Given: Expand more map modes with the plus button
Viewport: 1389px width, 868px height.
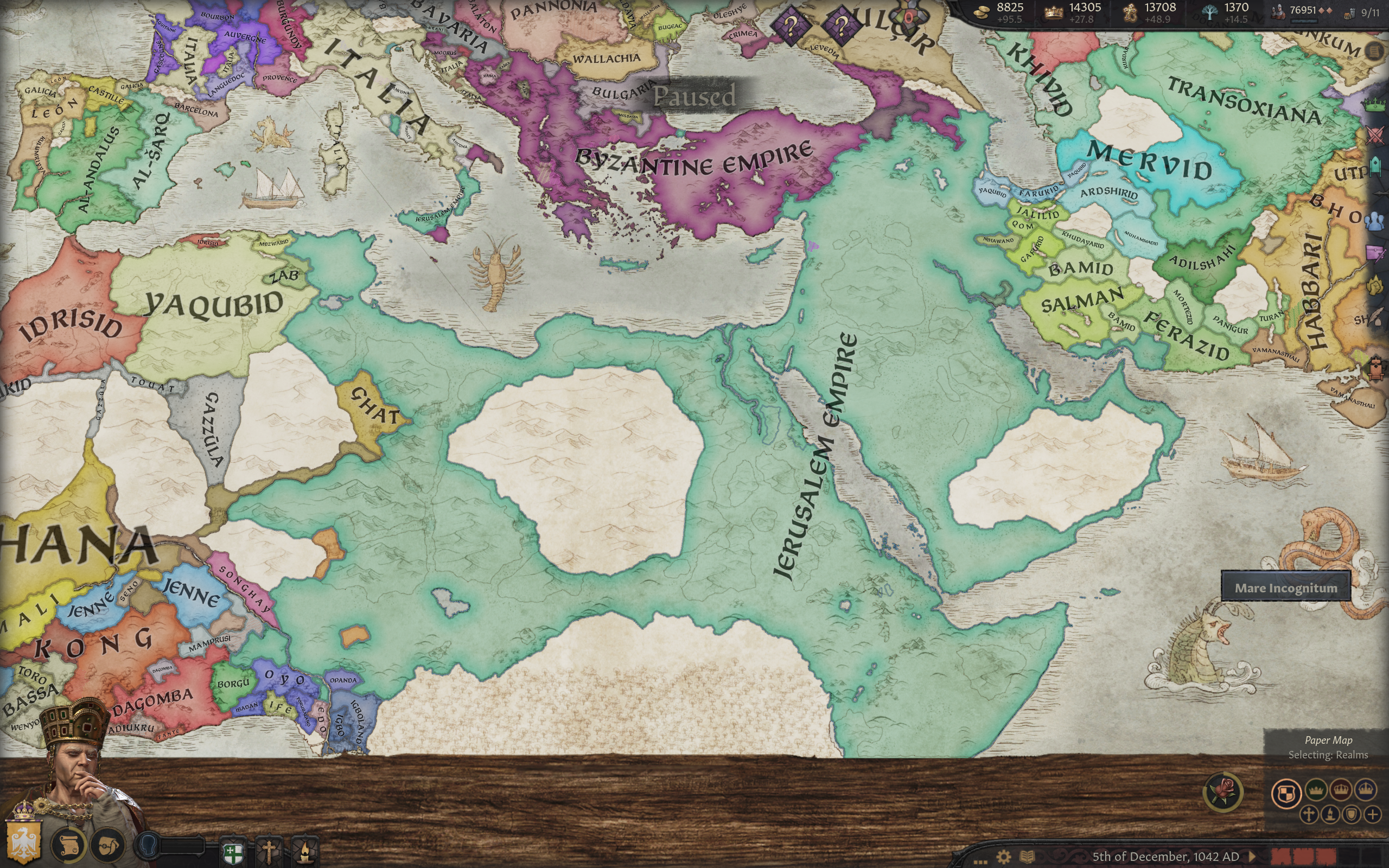Looking at the screenshot, I should click(1373, 814).
